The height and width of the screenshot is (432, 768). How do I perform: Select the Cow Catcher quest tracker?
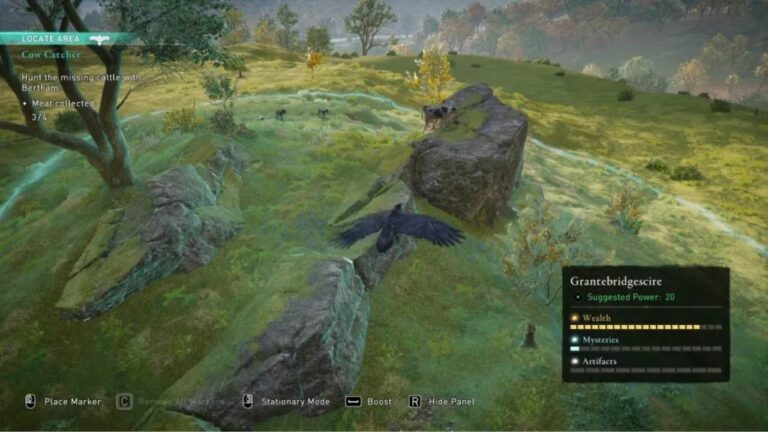pyautogui.click(x=52, y=56)
